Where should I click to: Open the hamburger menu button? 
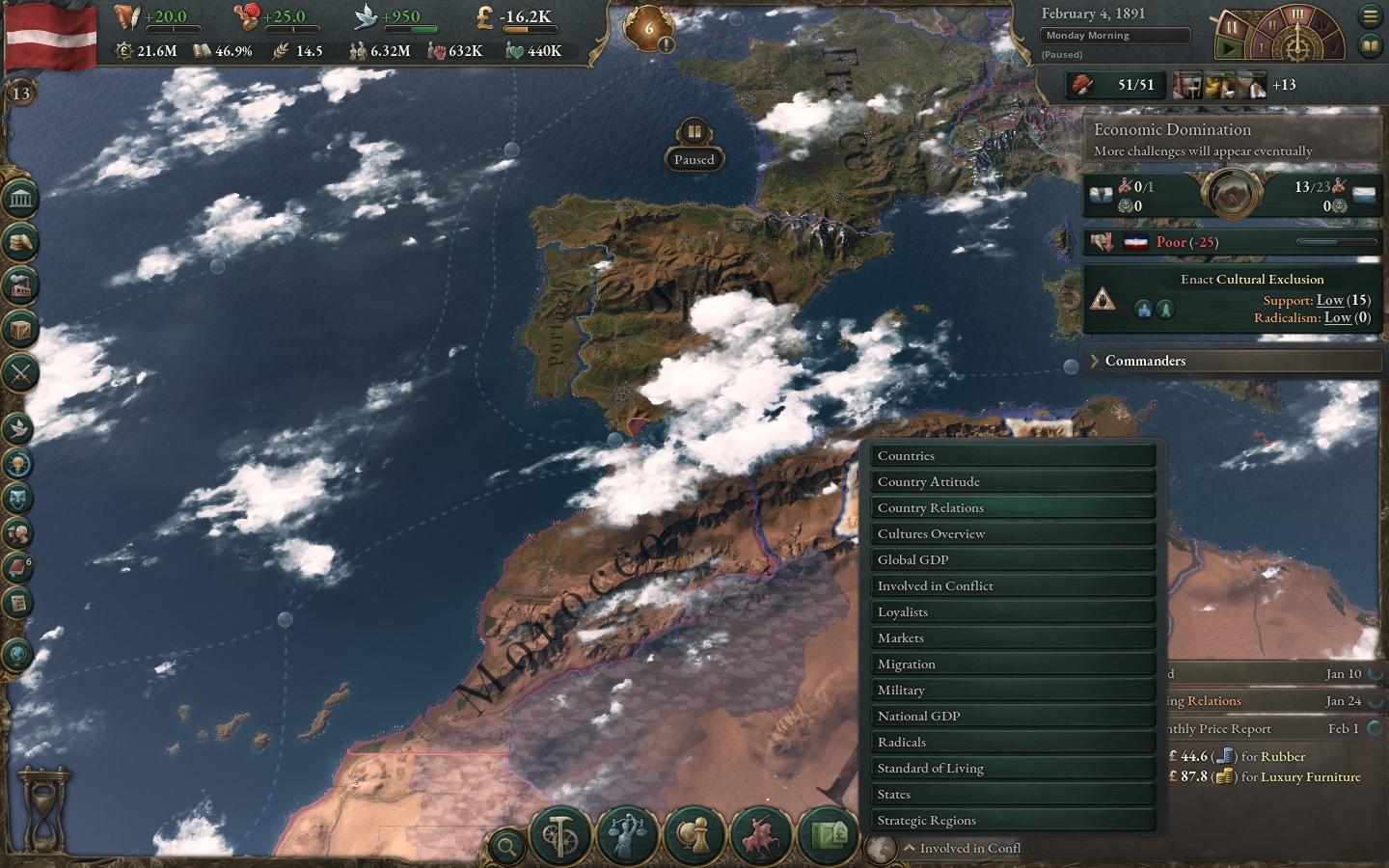pos(1370,16)
